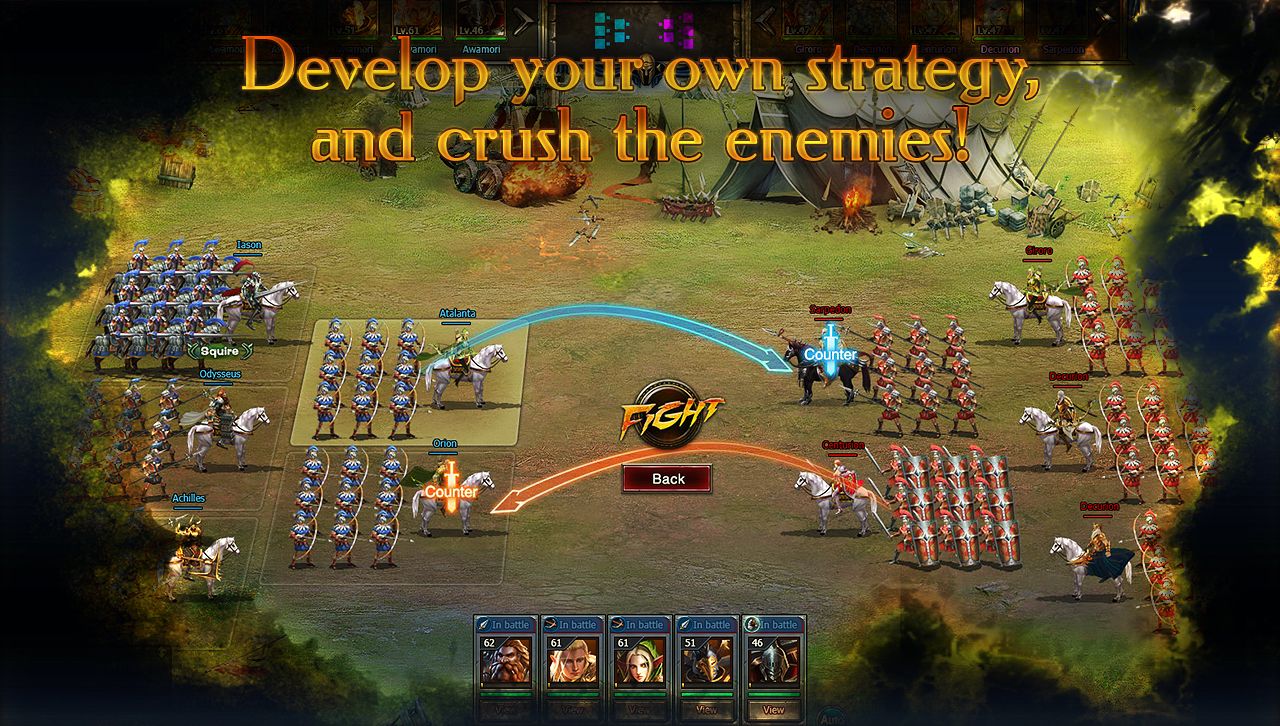
Task: Click View on the level 51 hero card
Action: (x=705, y=710)
